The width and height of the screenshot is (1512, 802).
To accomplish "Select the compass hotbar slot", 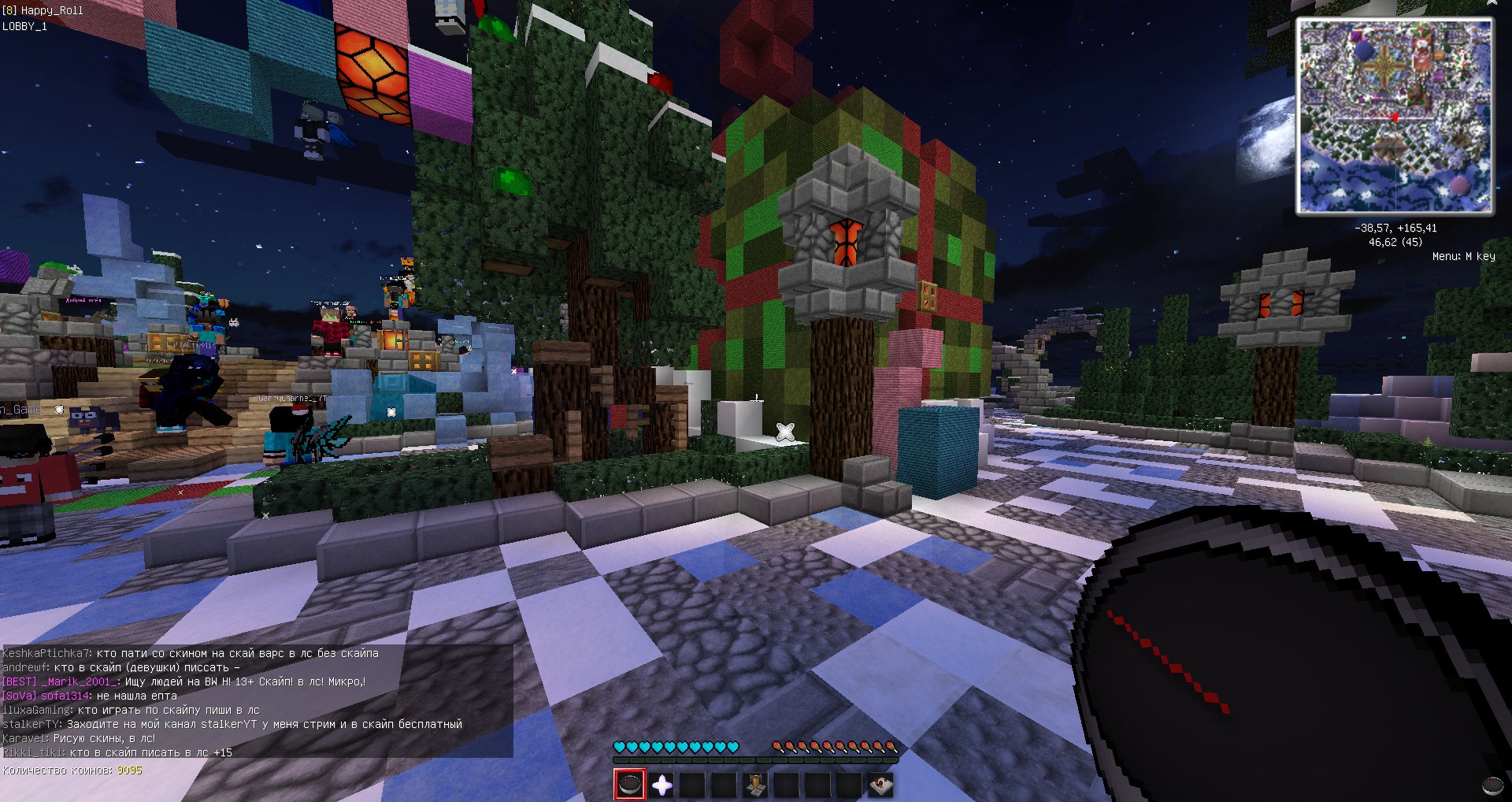I will 630,785.
